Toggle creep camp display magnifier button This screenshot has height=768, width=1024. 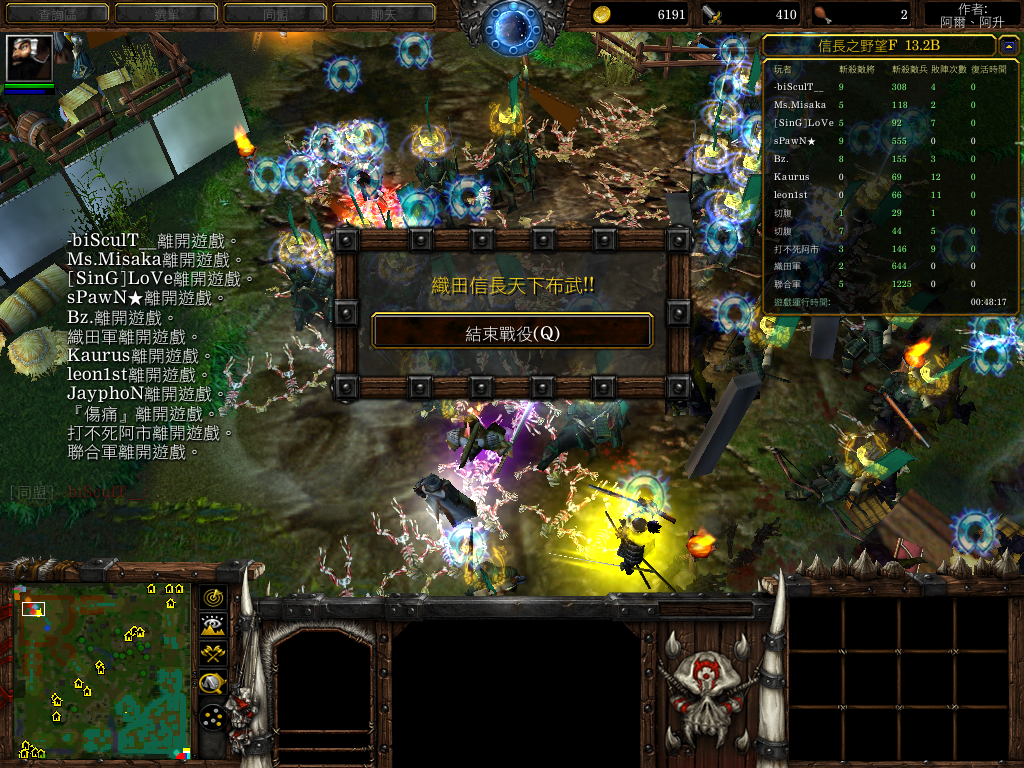pos(212,685)
